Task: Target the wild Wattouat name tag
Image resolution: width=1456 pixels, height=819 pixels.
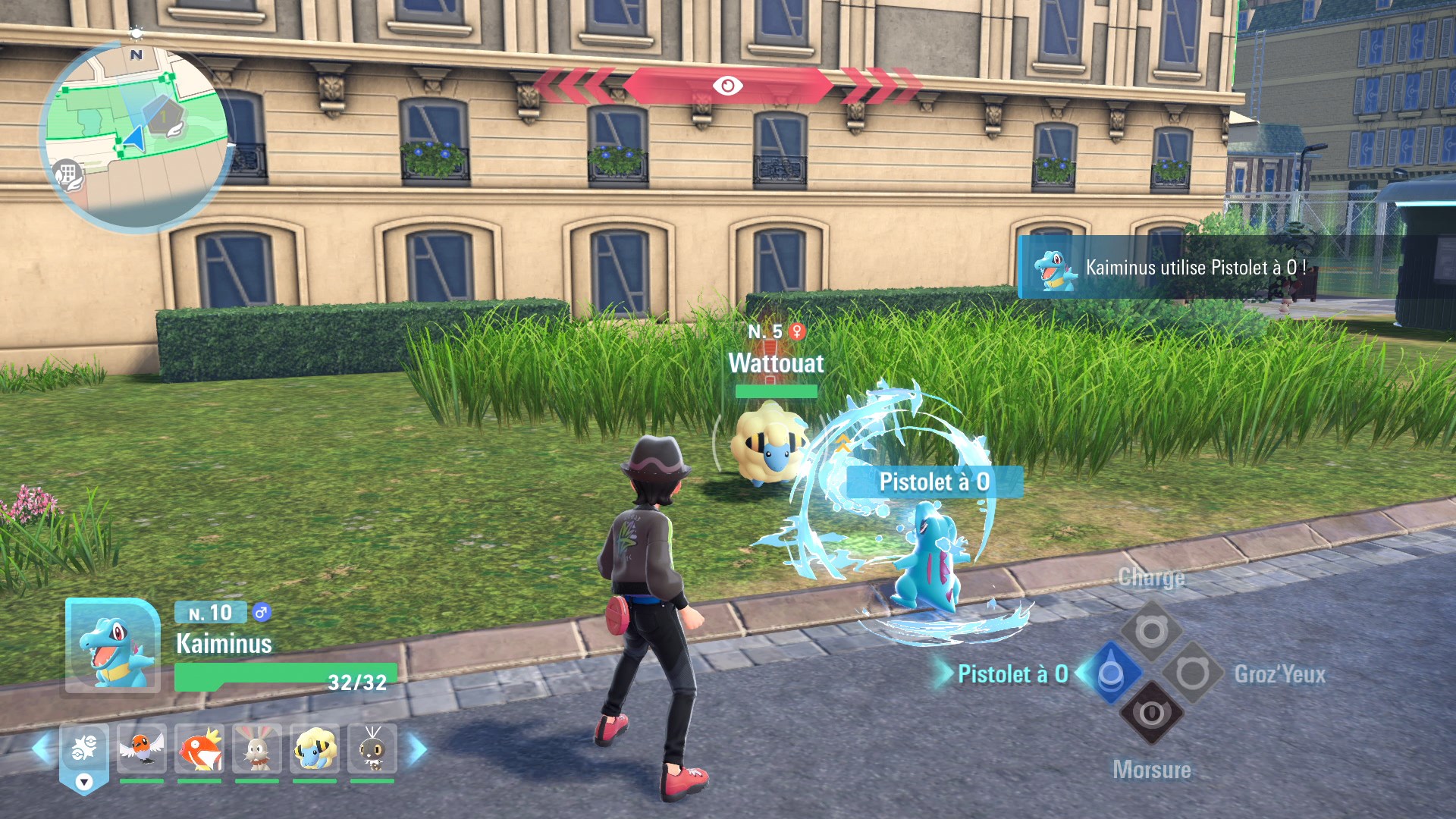Action: coord(776,363)
